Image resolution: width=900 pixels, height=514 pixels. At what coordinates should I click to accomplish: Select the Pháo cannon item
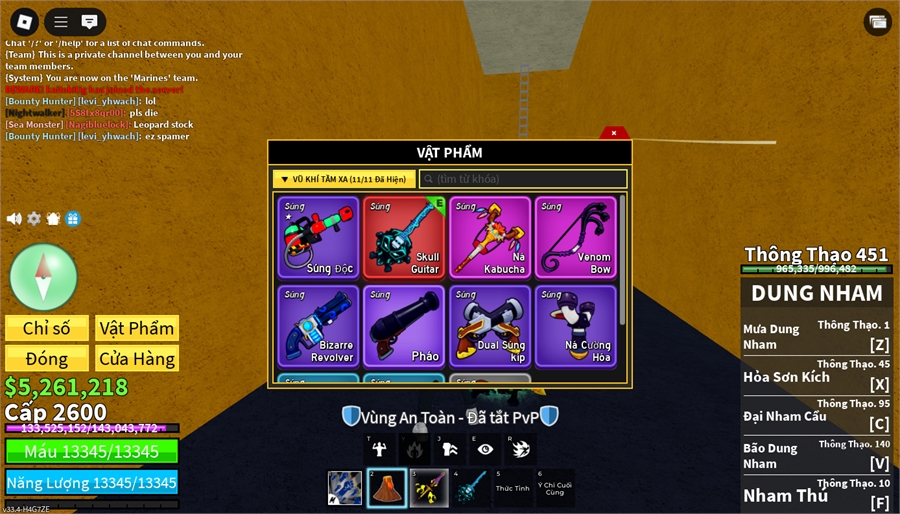(x=404, y=326)
